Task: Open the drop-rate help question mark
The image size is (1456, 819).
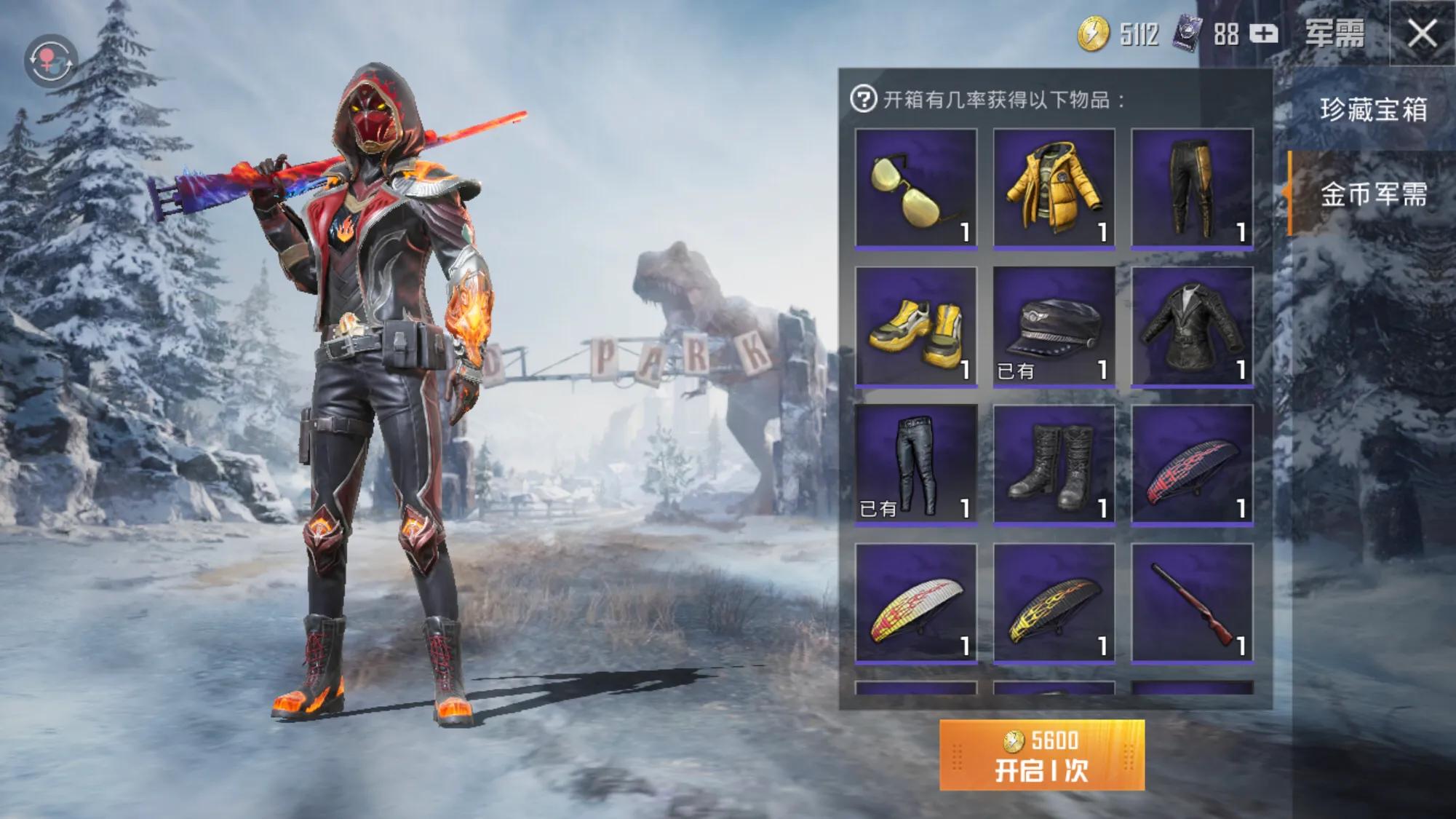Action: coord(863,99)
